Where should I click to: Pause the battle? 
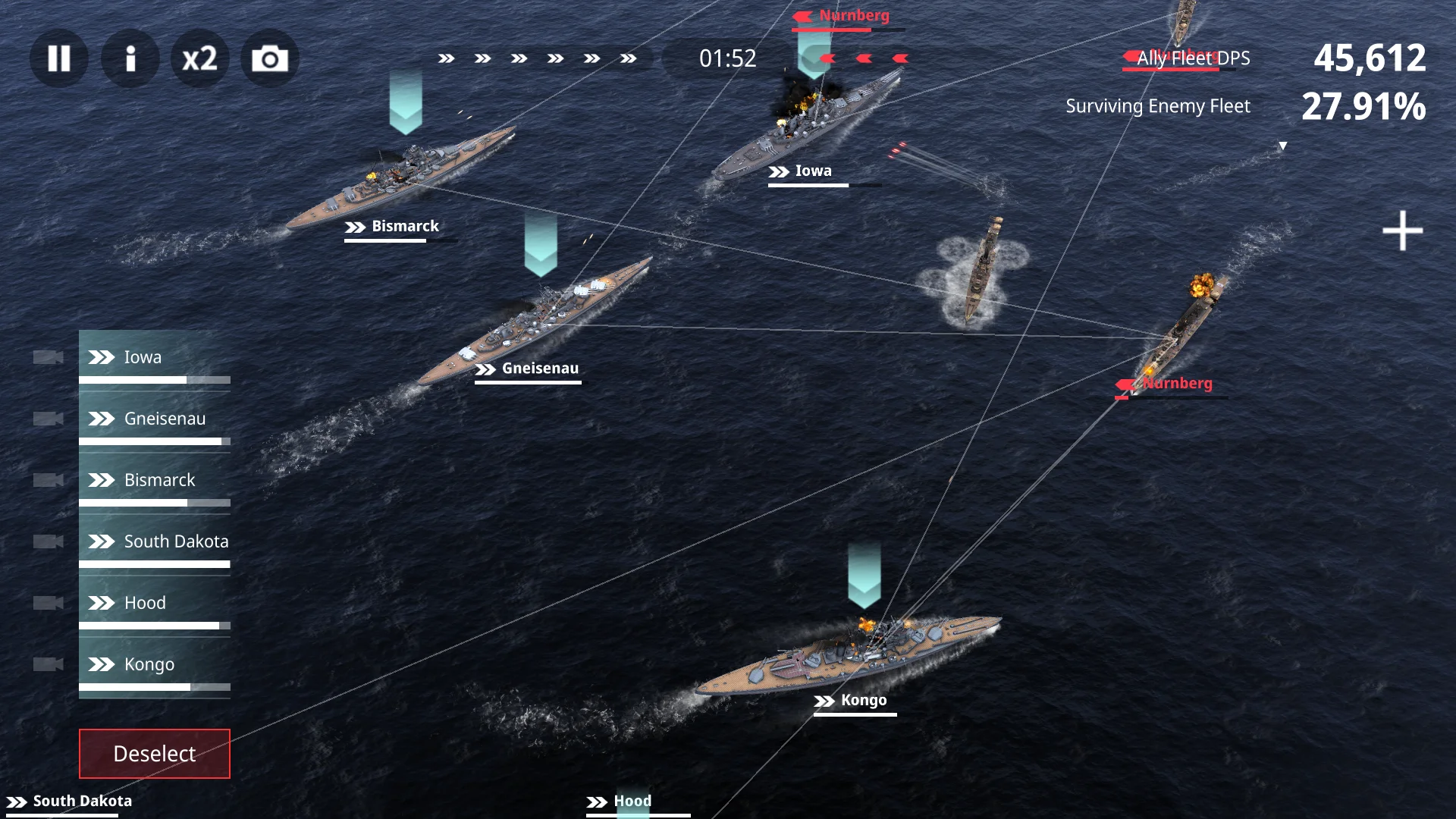click(x=58, y=58)
